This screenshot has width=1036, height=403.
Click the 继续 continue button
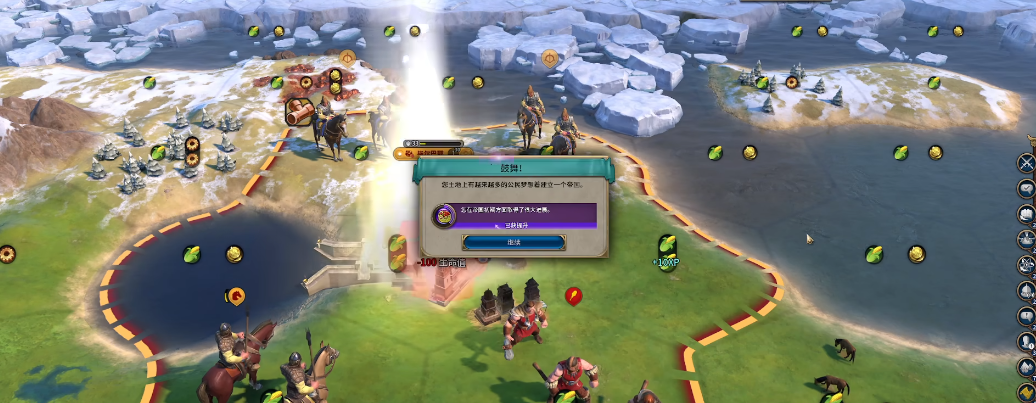(513, 243)
